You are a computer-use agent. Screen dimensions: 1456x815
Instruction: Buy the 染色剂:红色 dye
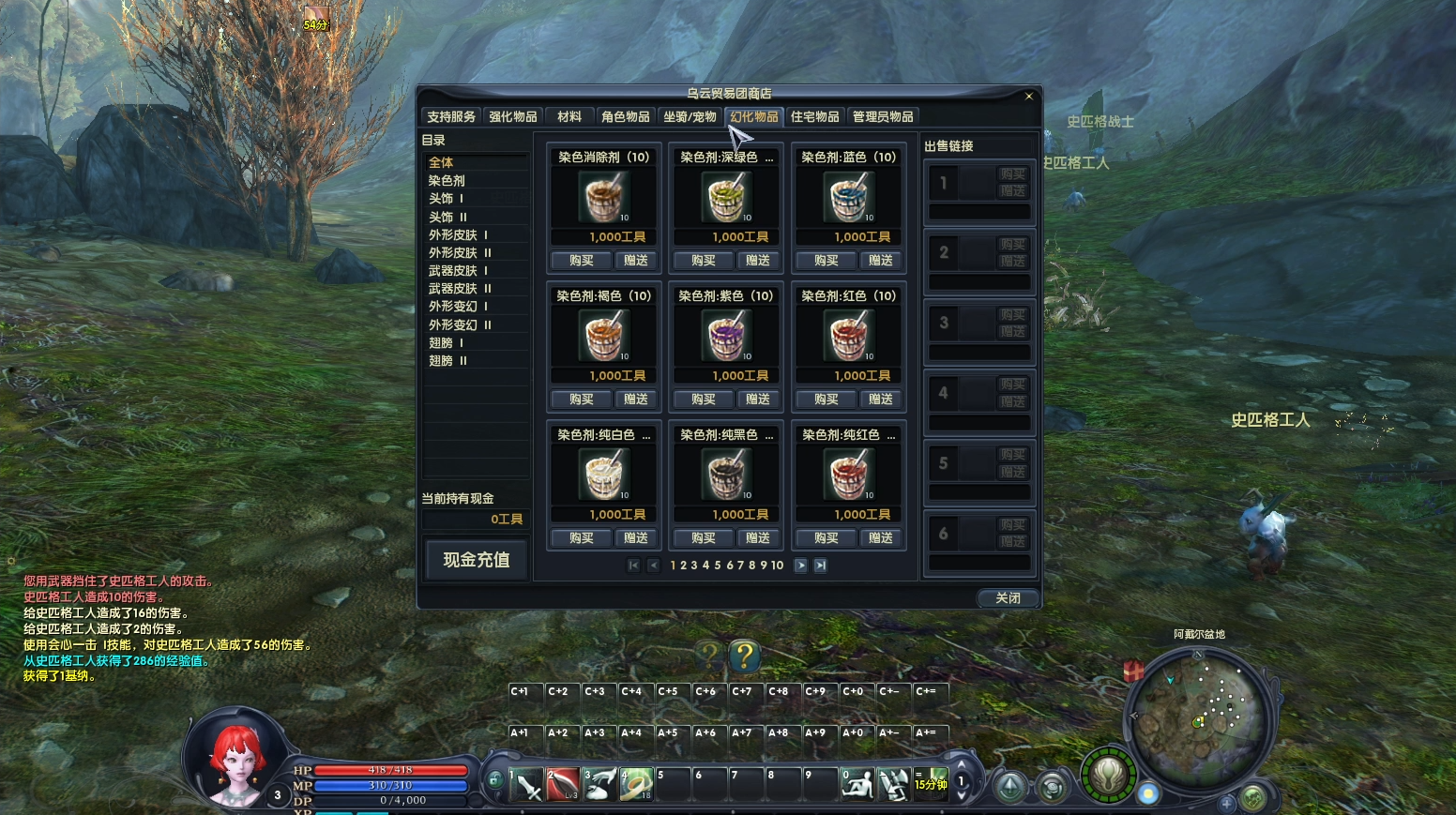[826, 399]
